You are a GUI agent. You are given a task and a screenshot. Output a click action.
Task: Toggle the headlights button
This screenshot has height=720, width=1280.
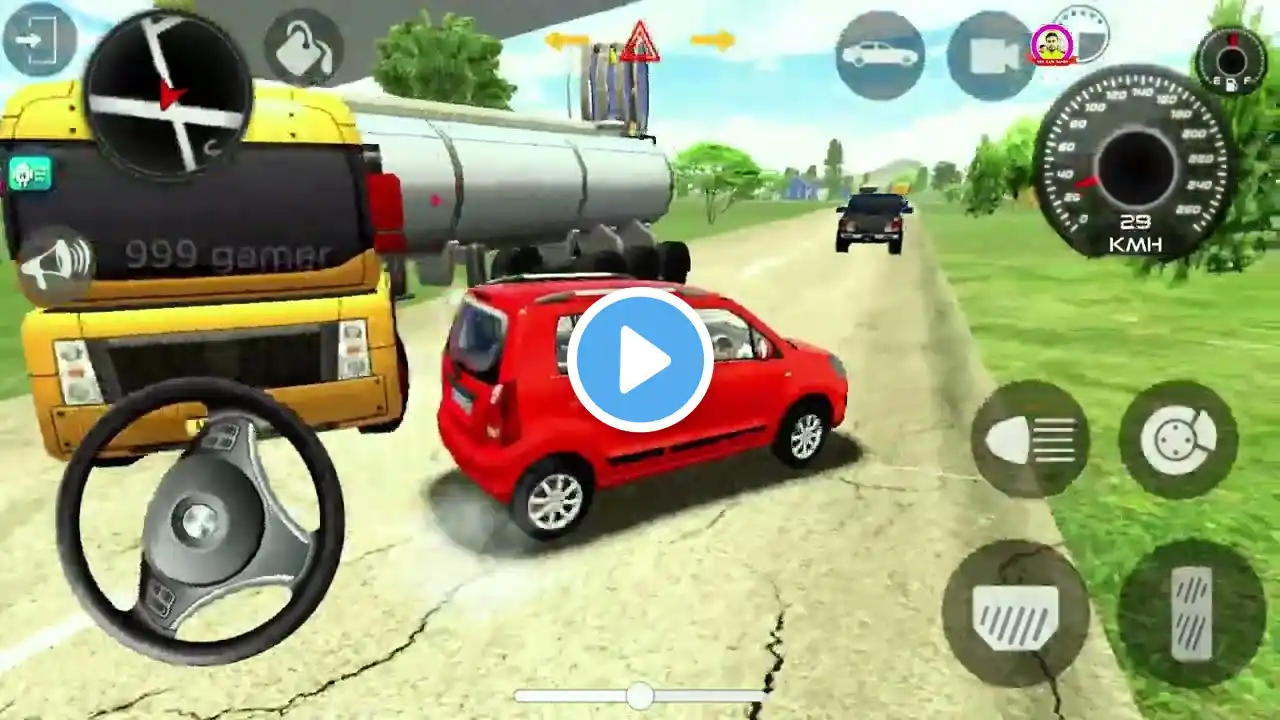click(1030, 439)
